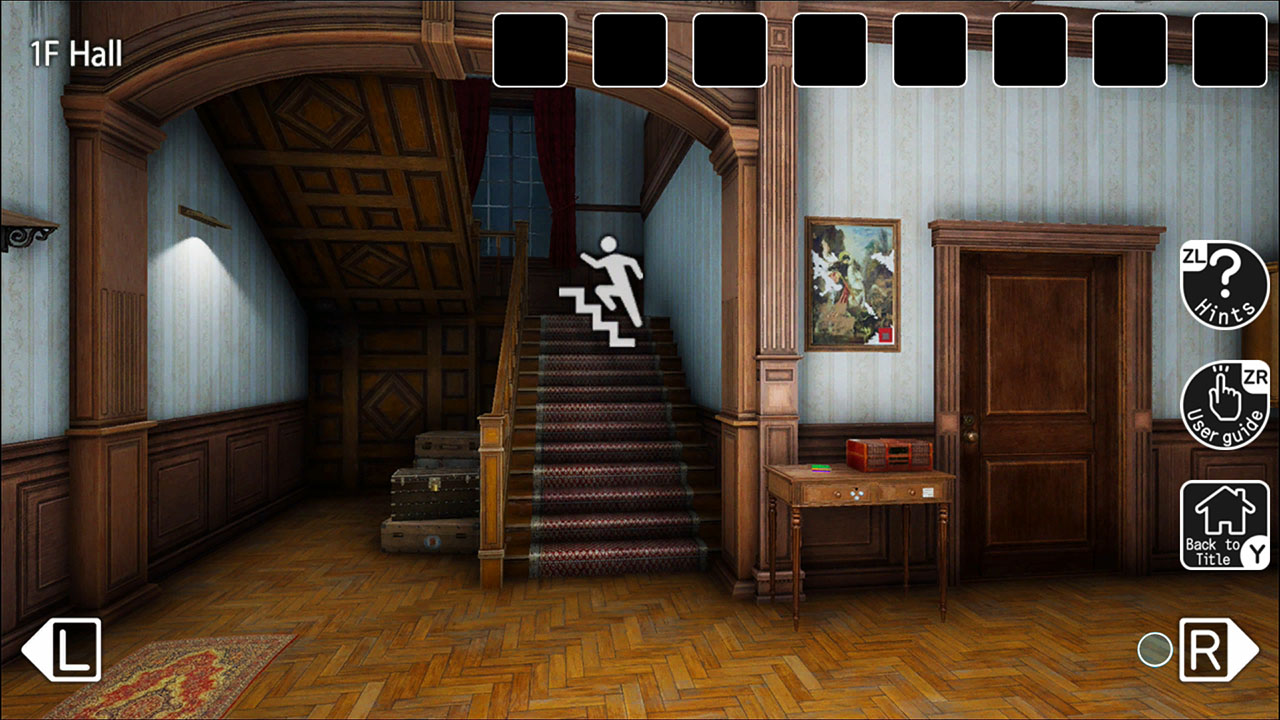This screenshot has width=1280, height=720.
Task: Toggle the small round indicator beside R arrow
Action: tap(1156, 649)
